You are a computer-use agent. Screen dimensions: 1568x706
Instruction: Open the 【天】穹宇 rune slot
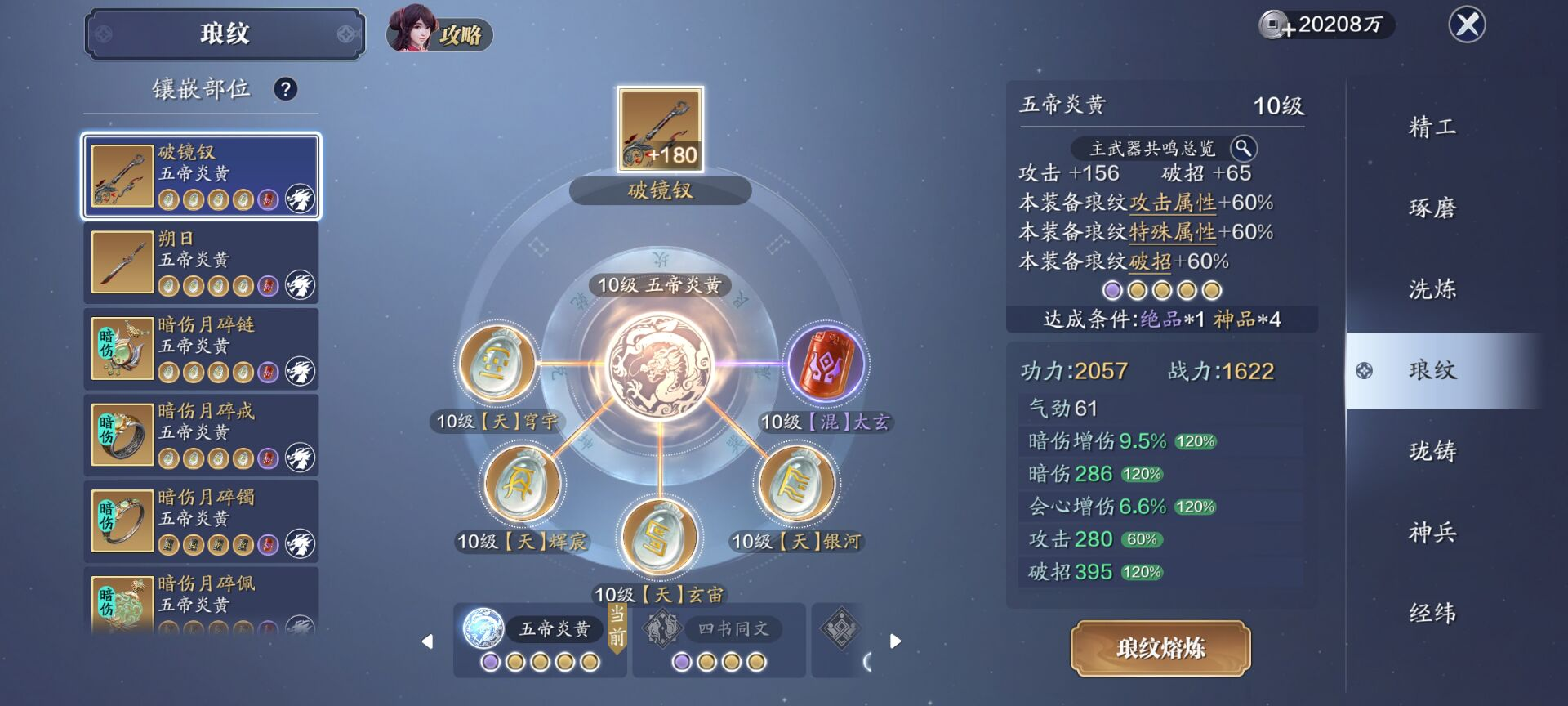point(497,364)
